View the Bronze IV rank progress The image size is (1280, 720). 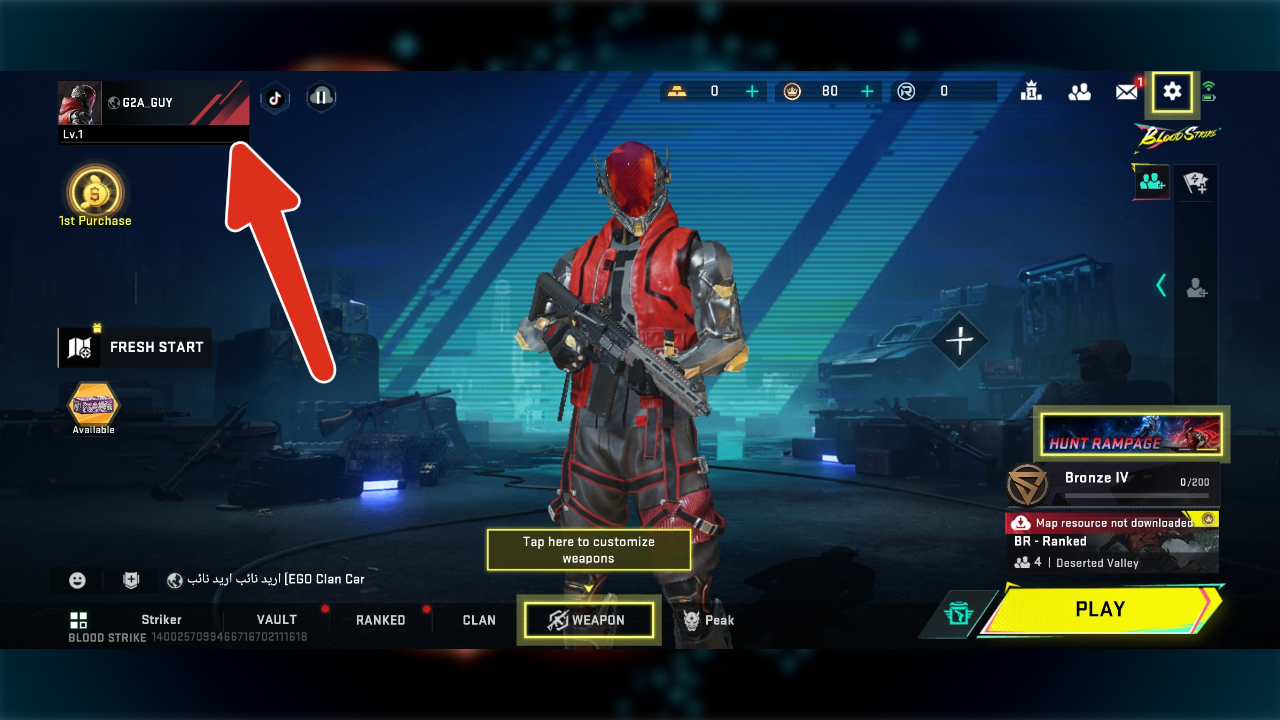tap(1112, 484)
